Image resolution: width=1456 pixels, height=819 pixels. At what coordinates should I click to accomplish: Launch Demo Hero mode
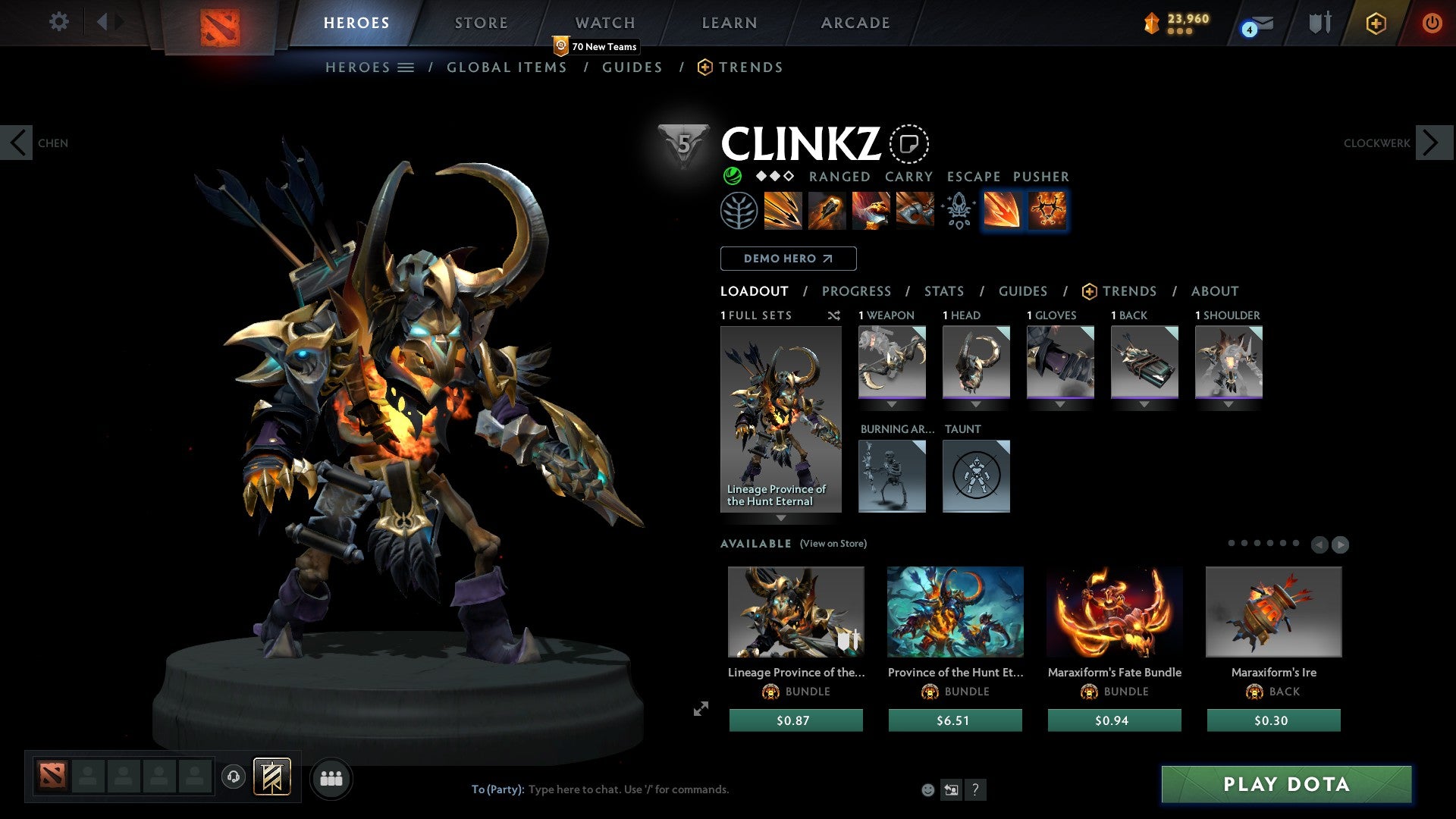pyautogui.click(x=788, y=259)
